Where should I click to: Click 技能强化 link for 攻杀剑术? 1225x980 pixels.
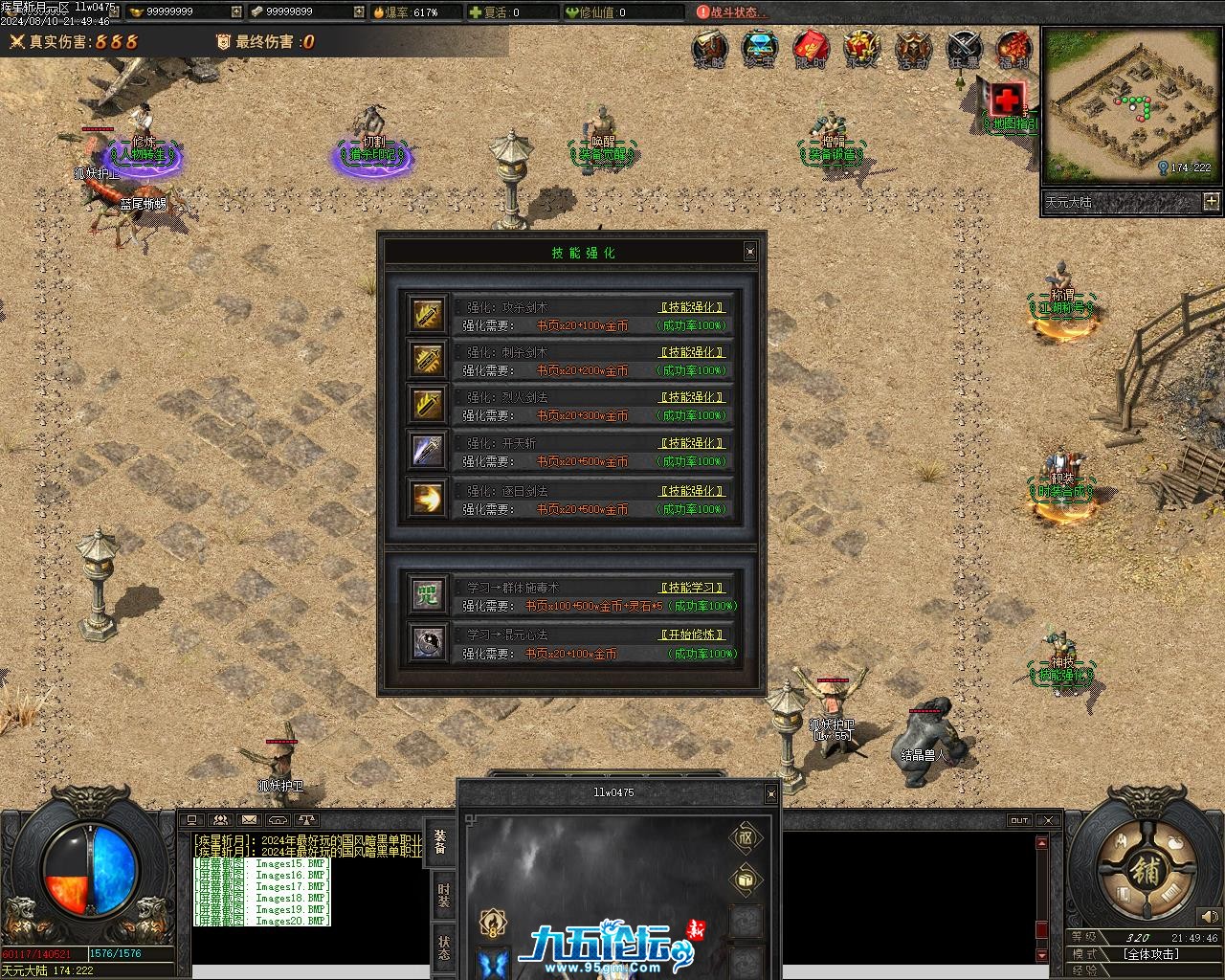pos(692,307)
